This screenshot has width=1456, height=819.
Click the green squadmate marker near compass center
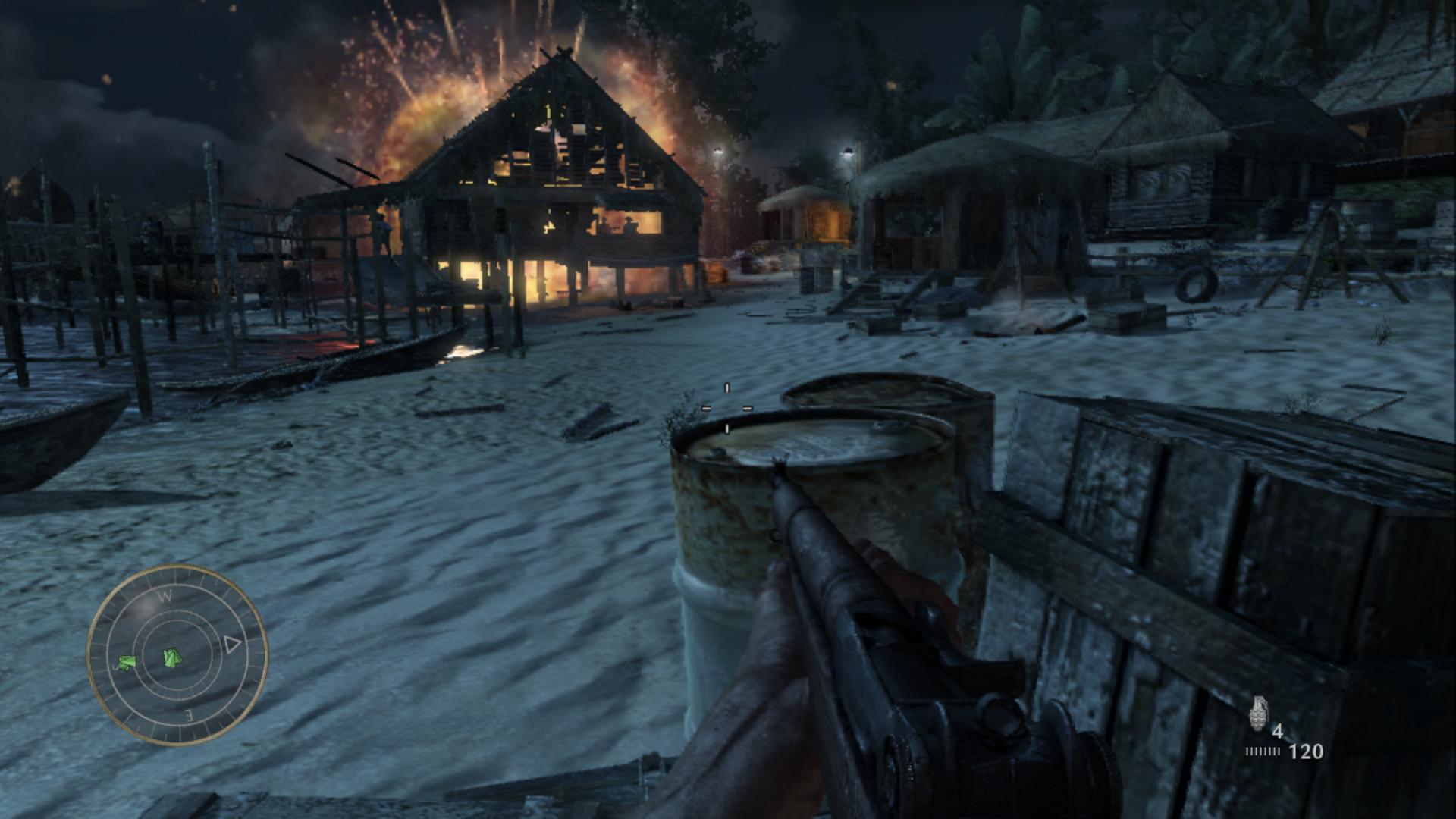click(x=173, y=658)
